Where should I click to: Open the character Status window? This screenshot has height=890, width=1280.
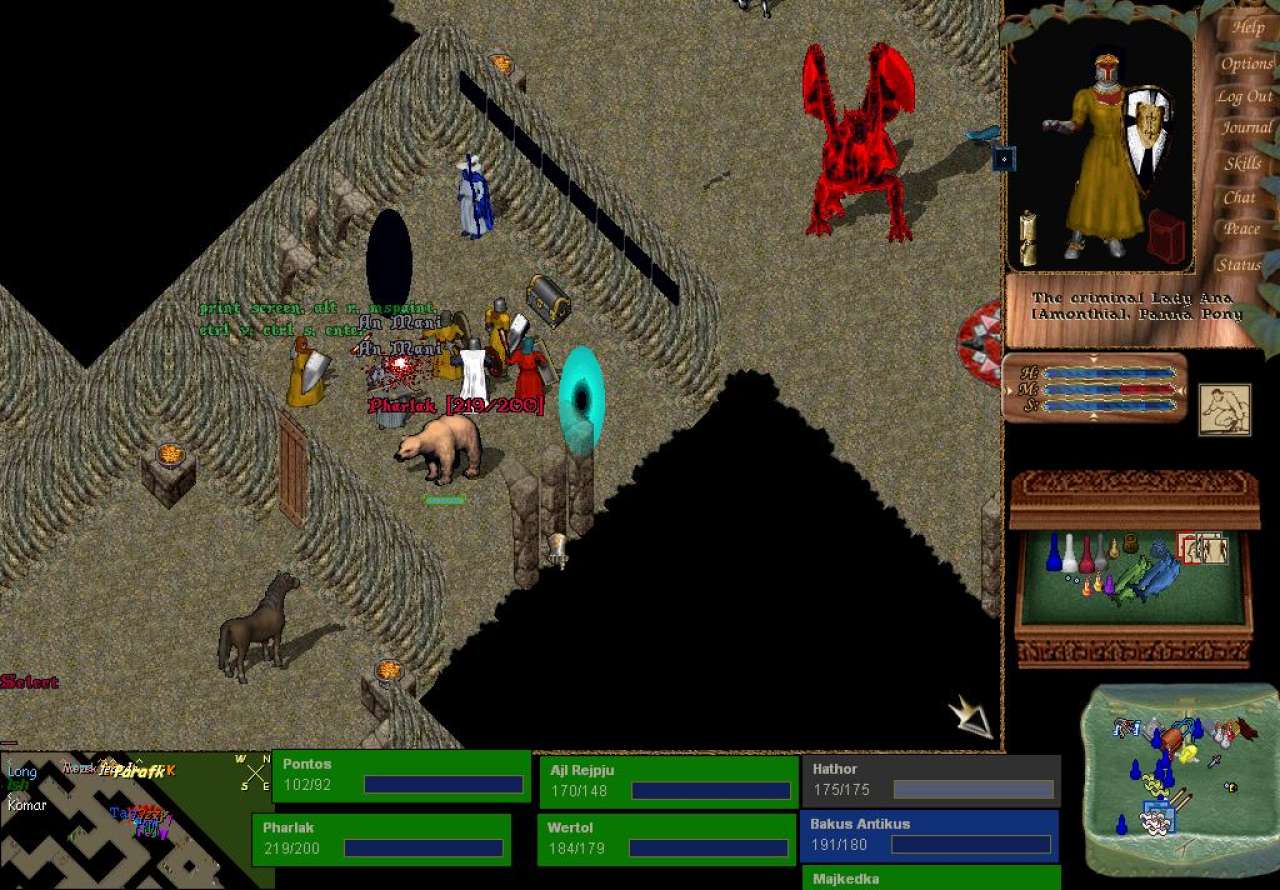tap(1238, 265)
